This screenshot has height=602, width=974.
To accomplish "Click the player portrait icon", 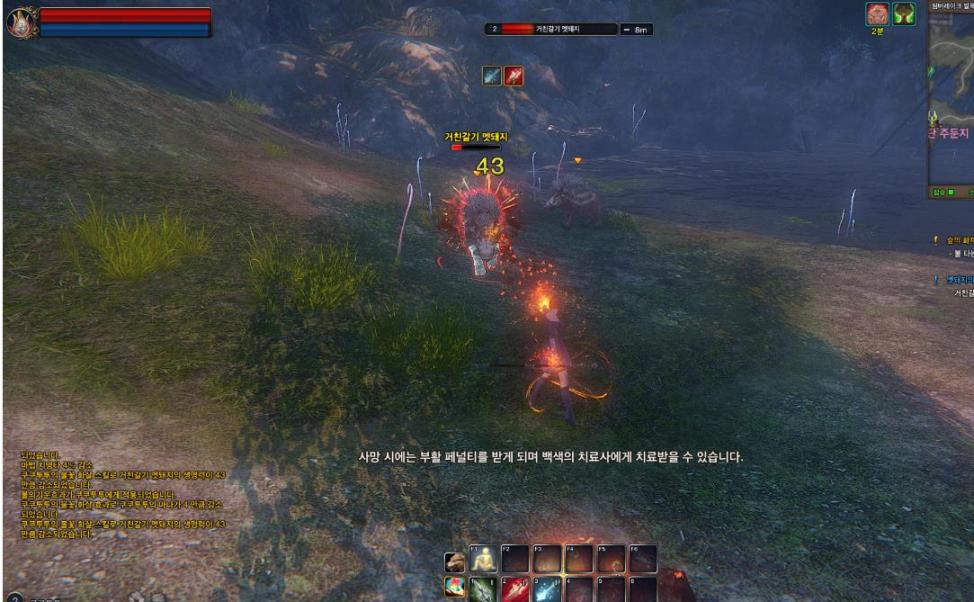I will [20, 22].
